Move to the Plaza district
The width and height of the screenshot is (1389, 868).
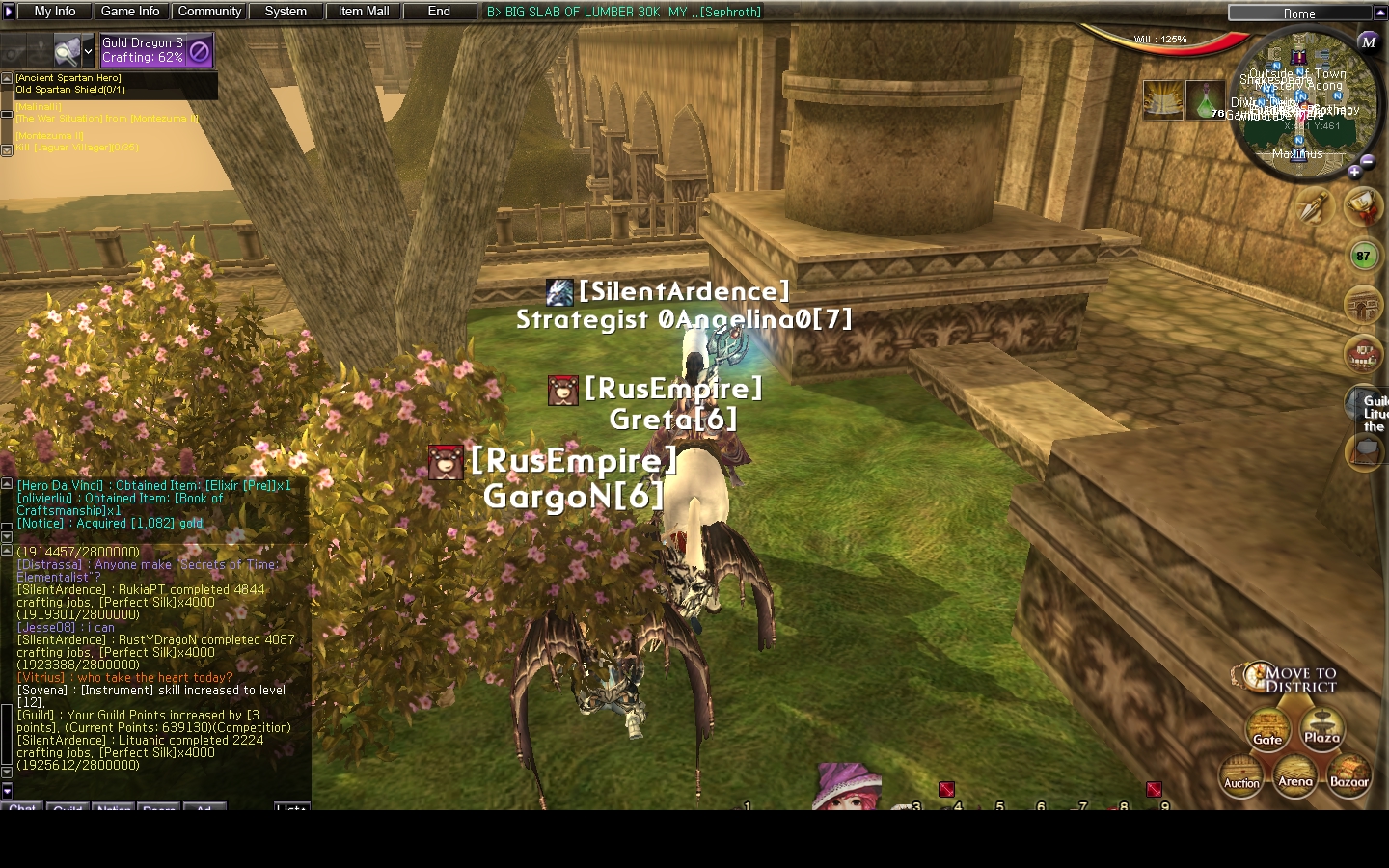pos(1321,728)
